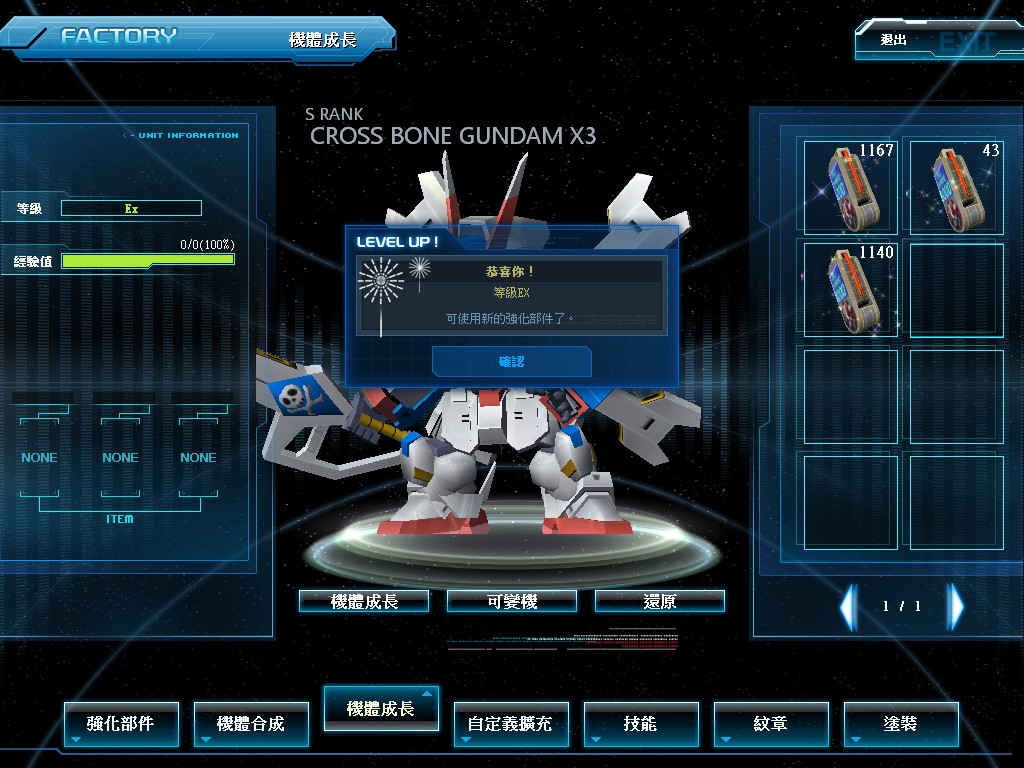
Task: Open the 自定義擴充 tab
Action: point(510,723)
